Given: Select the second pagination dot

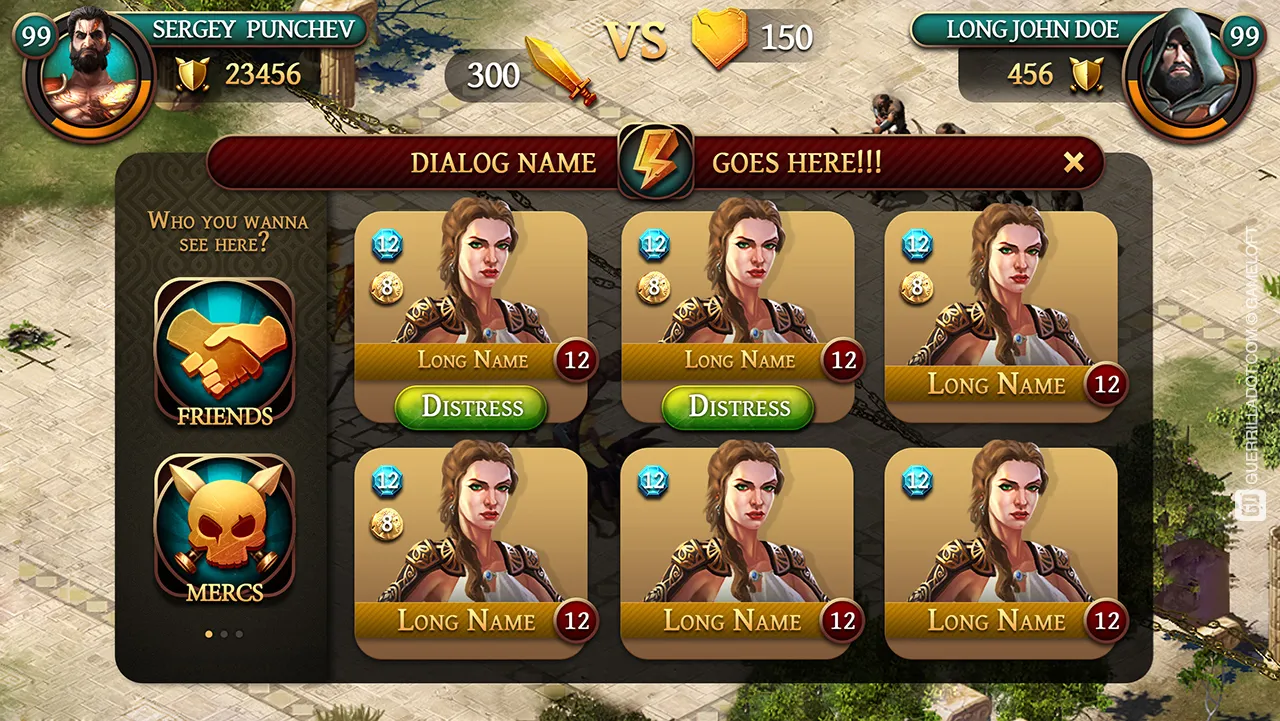Looking at the screenshot, I should pyautogui.click(x=225, y=634).
